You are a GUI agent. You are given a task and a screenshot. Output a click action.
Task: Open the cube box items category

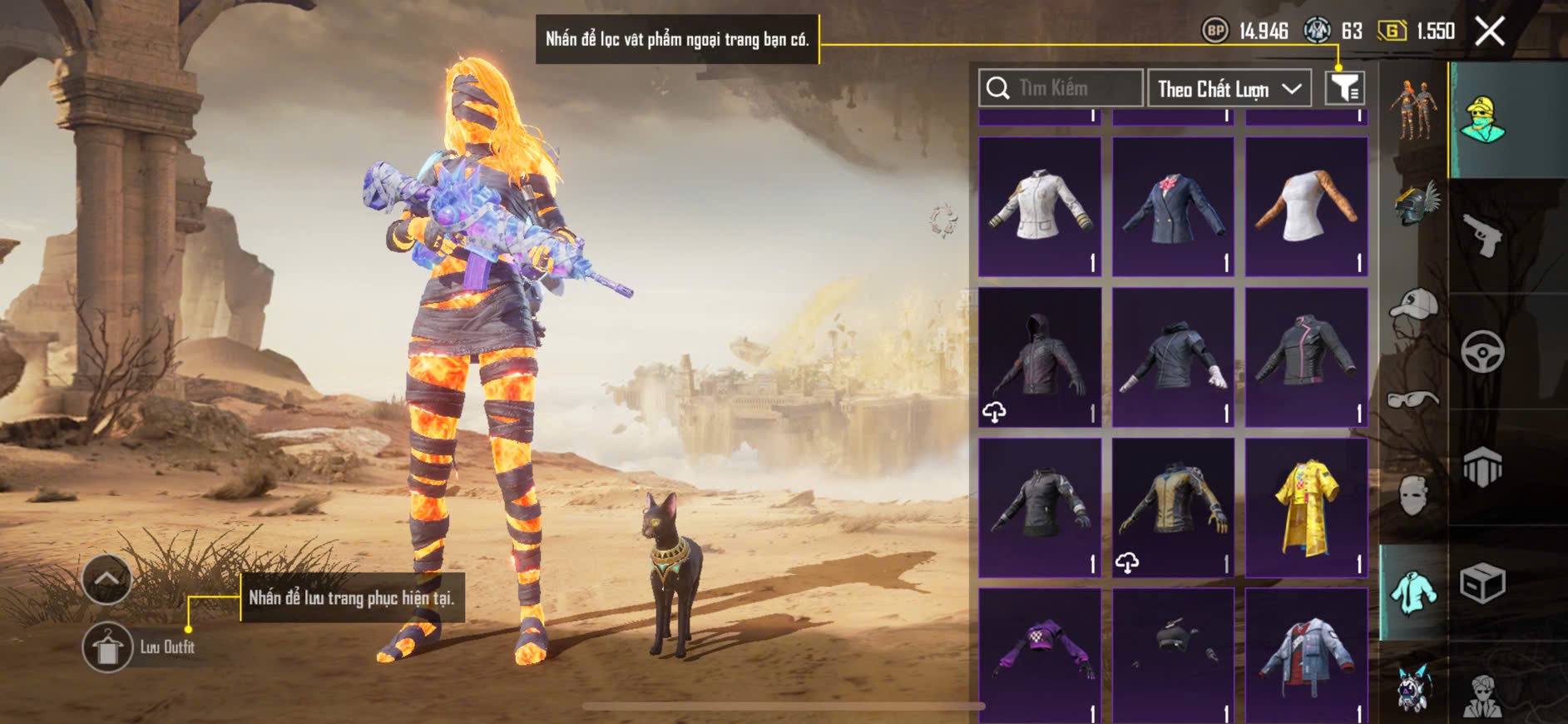[x=1482, y=583]
